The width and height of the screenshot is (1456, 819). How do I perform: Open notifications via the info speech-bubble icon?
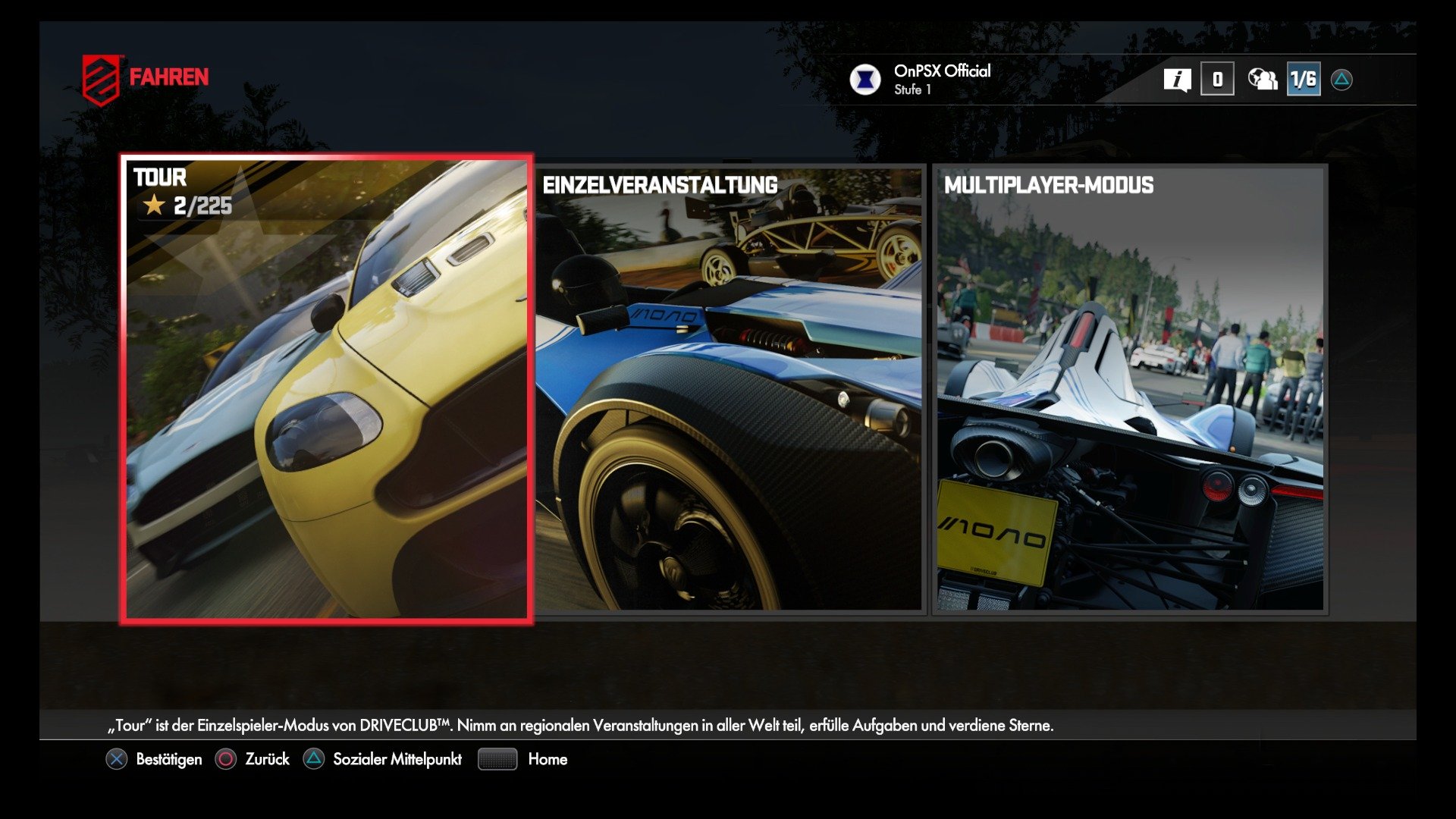pyautogui.click(x=1178, y=78)
